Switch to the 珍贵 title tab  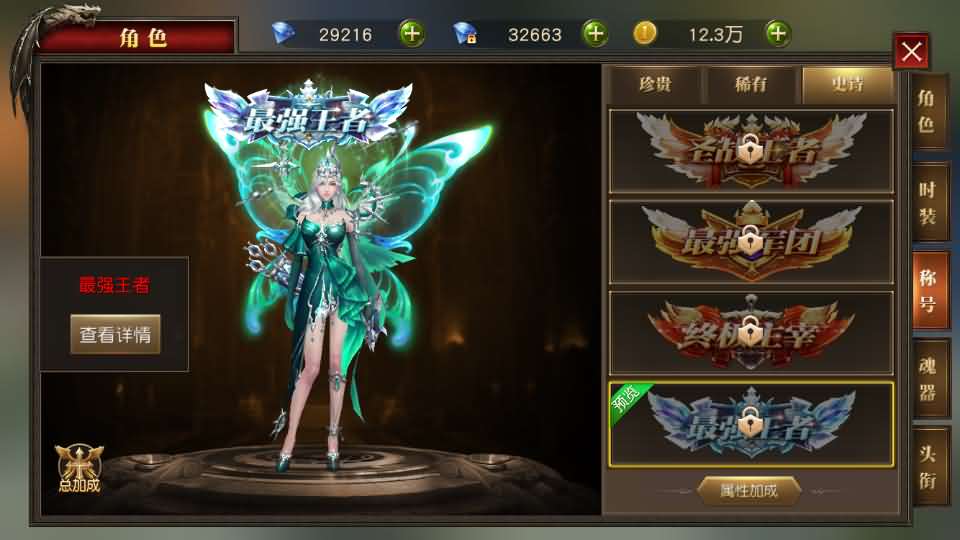tap(654, 84)
